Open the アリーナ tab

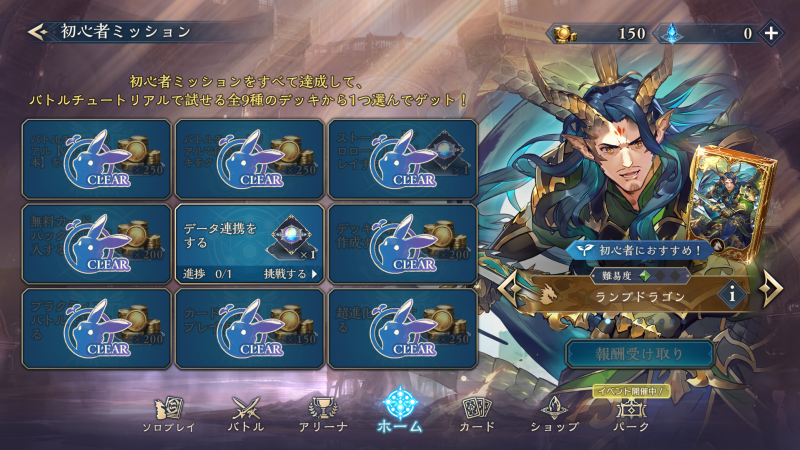pos(323,413)
